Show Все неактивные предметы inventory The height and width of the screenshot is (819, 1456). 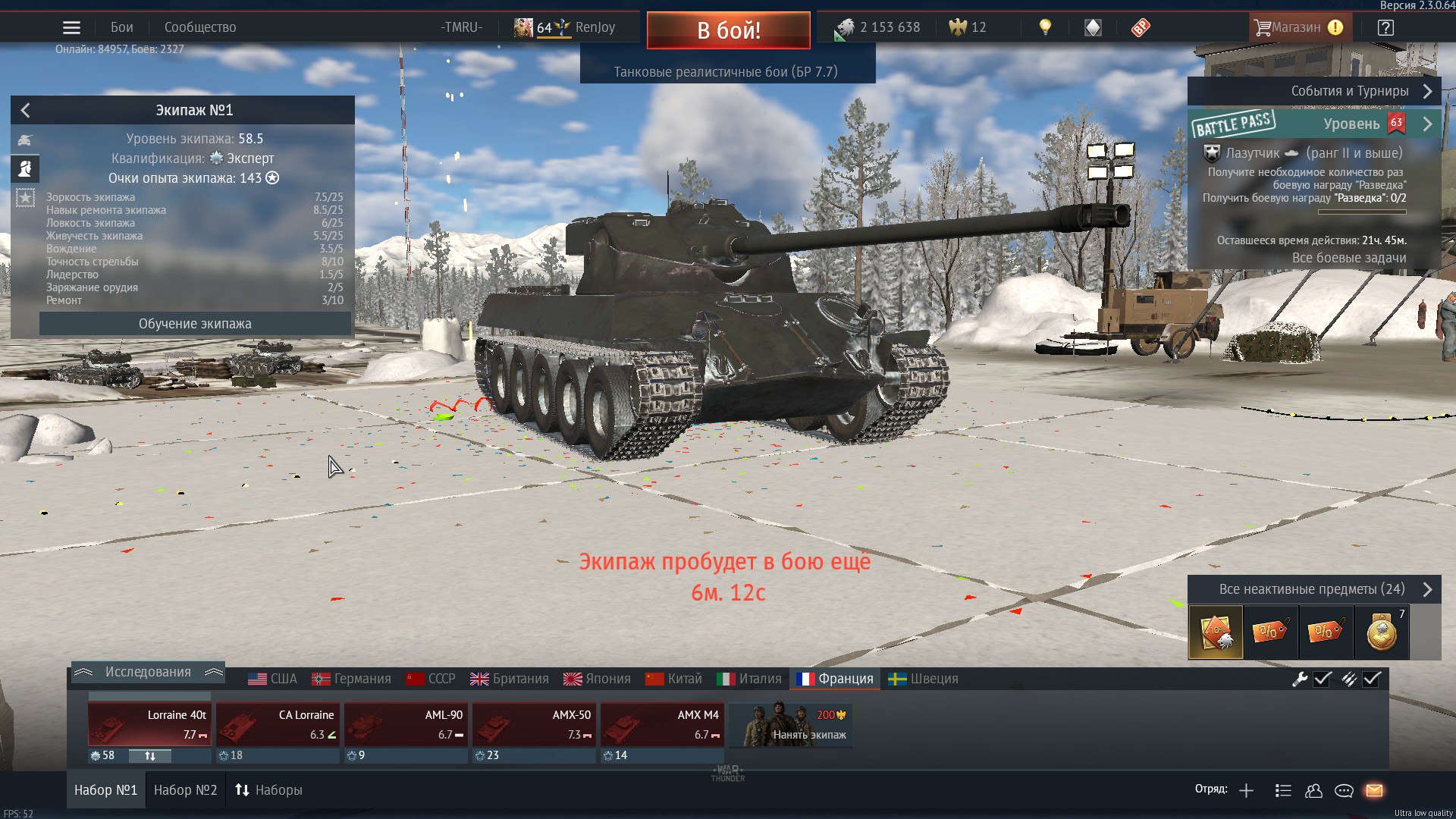(1312, 589)
